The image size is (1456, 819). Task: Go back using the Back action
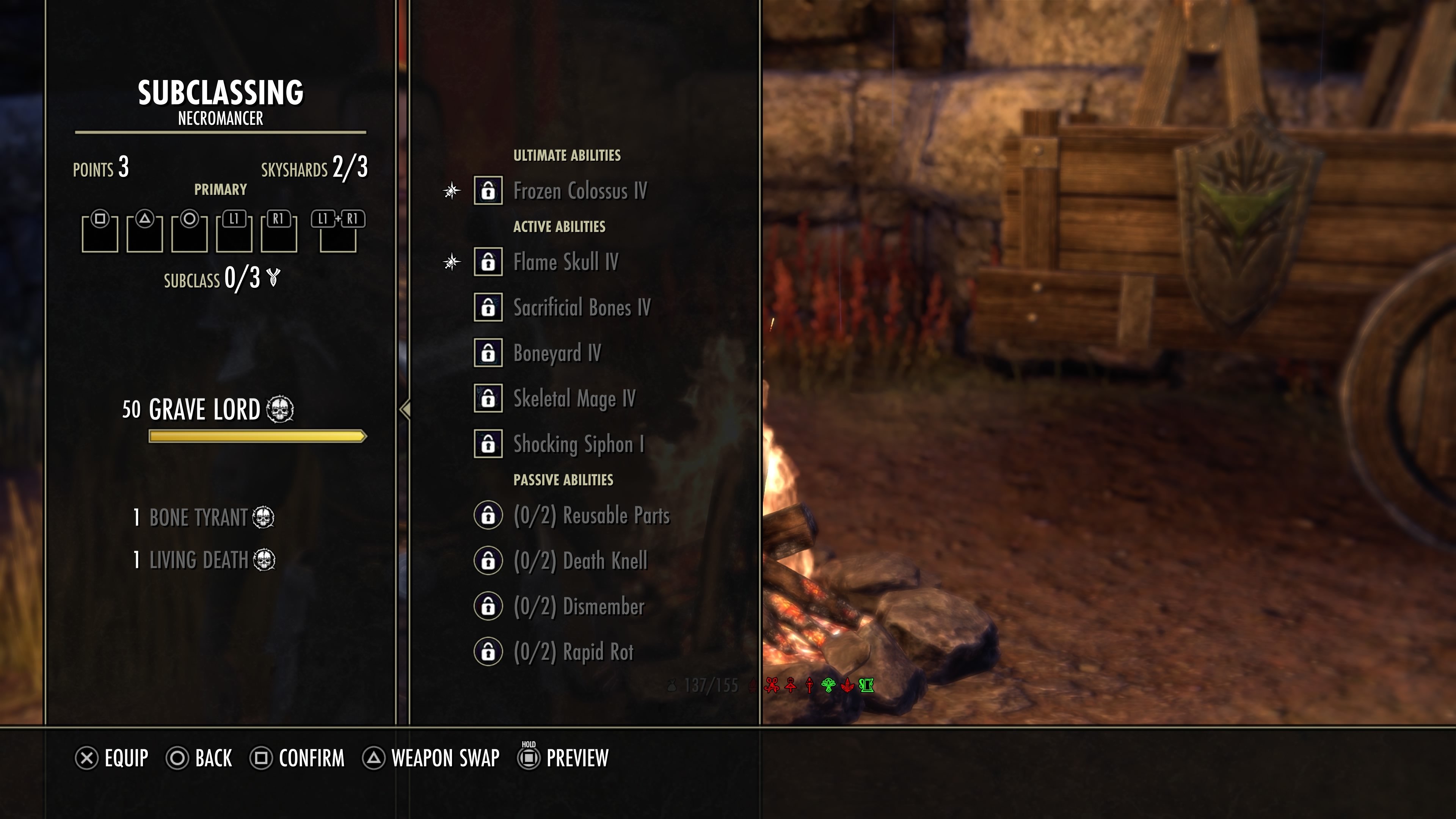199,758
